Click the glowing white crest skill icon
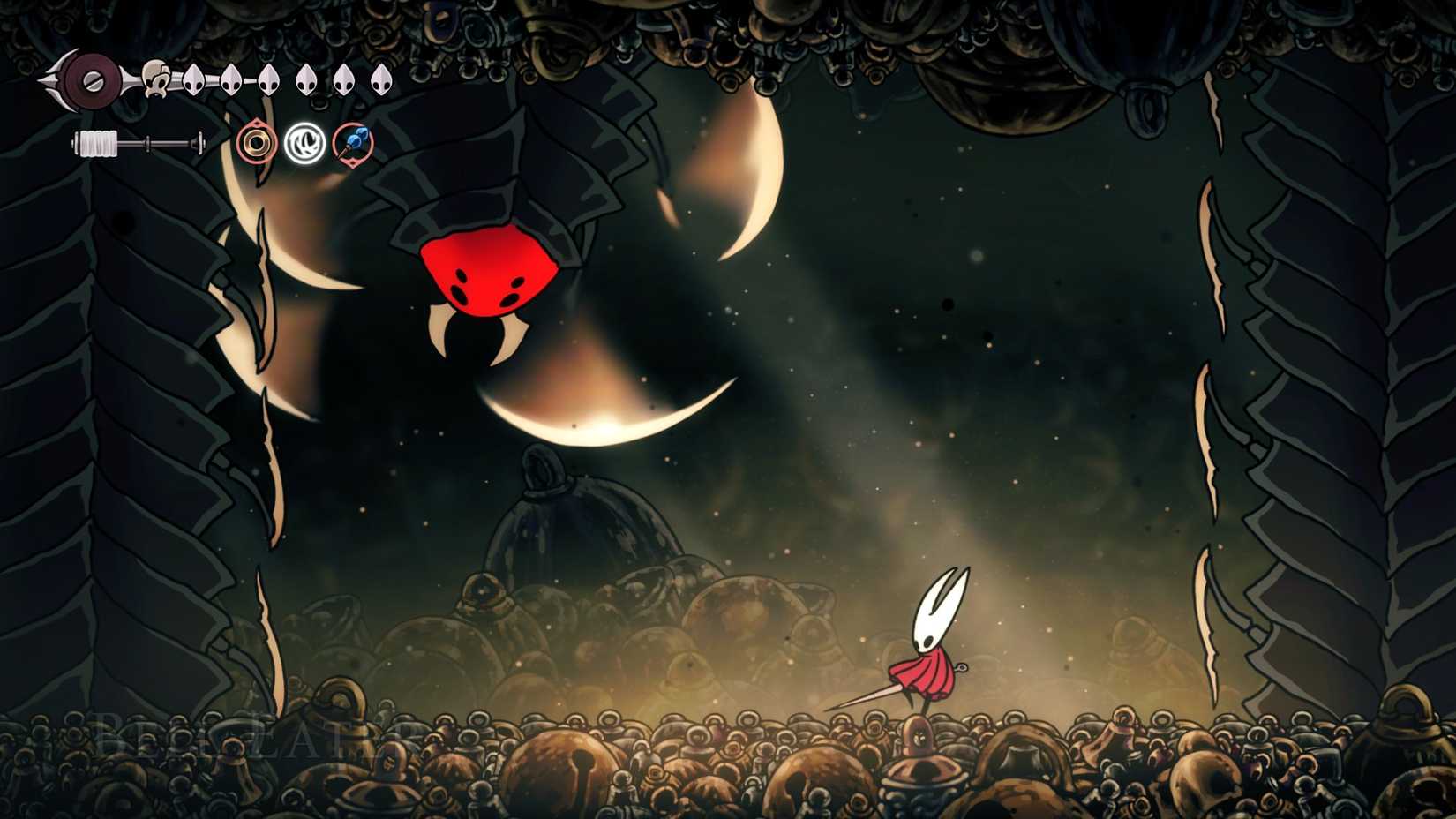Viewport: 1456px width, 819px height. pos(304,141)
